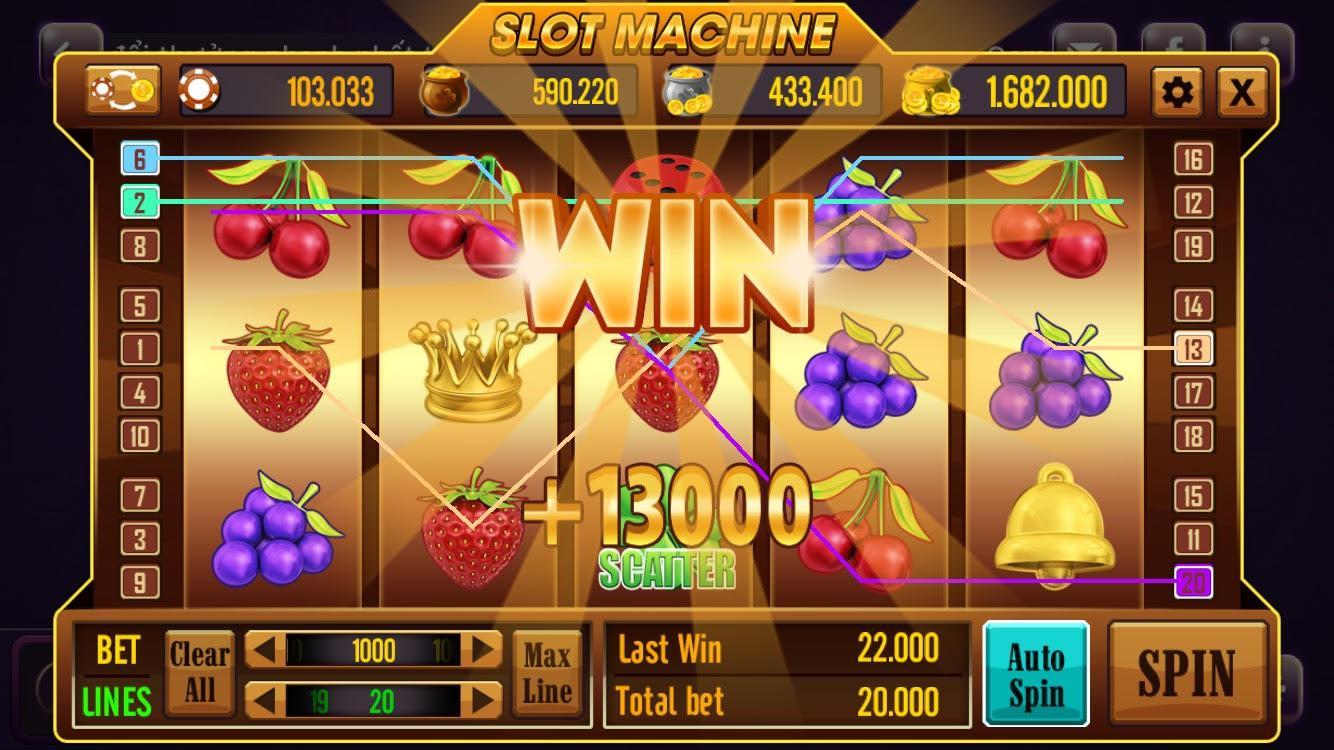The width and height of the screenshot is (1334, 750).
Task: Toggle payline number 13
Action: (x=1194, y=348)
